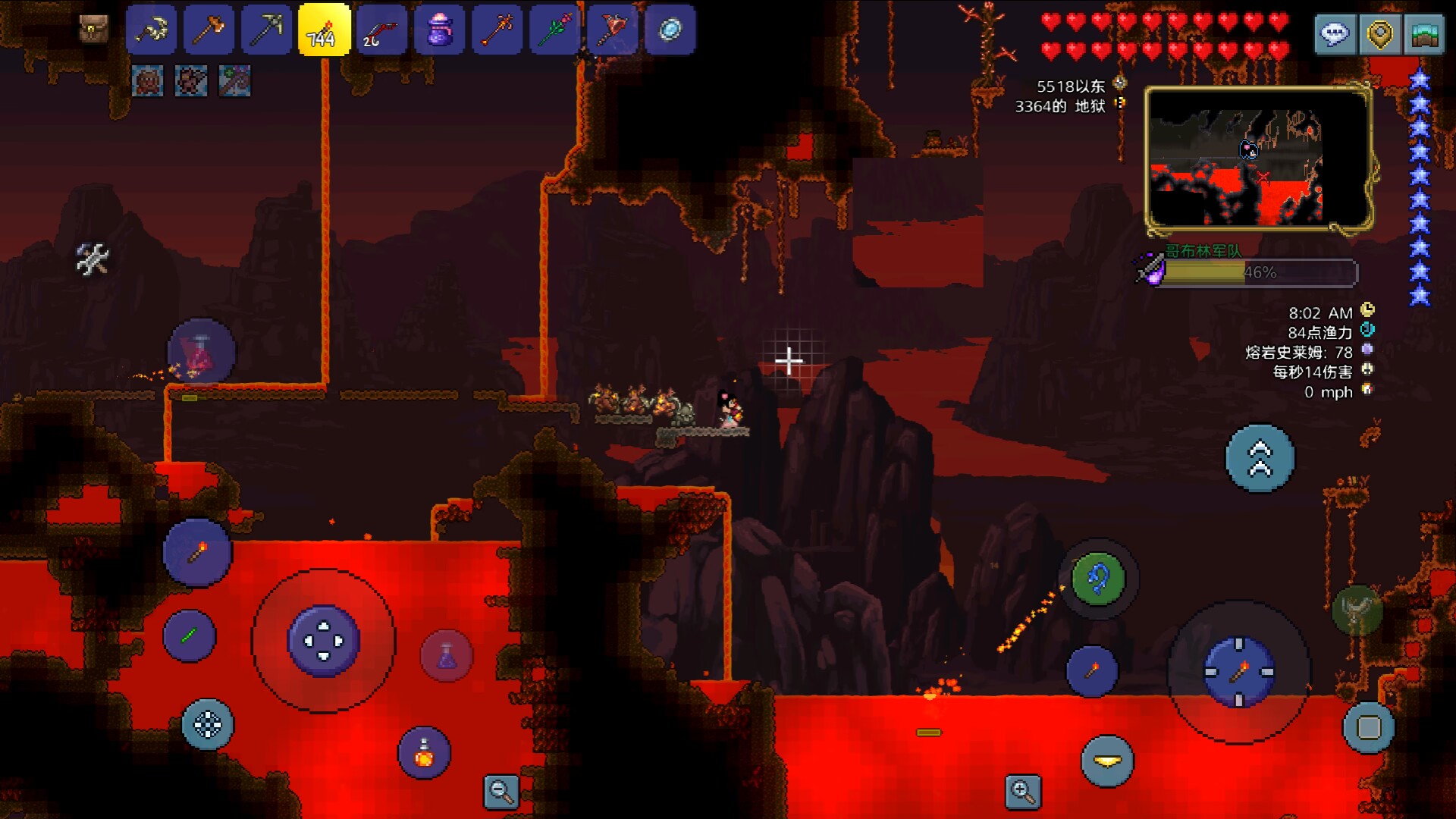
Task: Use the blue grappling hook button
Action: (x=1097, y=579)
